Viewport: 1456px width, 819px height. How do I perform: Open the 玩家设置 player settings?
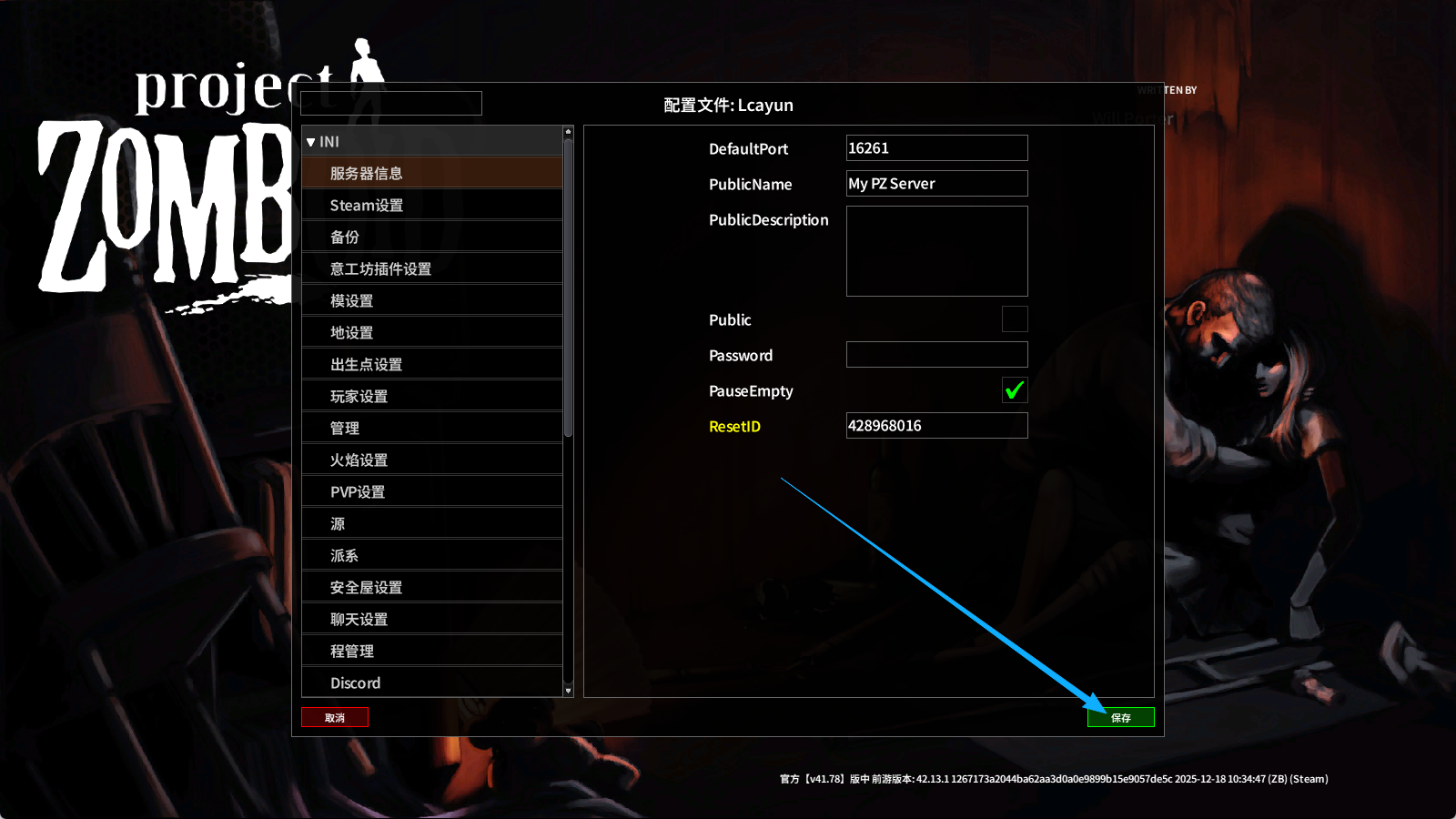pos(432,396)
